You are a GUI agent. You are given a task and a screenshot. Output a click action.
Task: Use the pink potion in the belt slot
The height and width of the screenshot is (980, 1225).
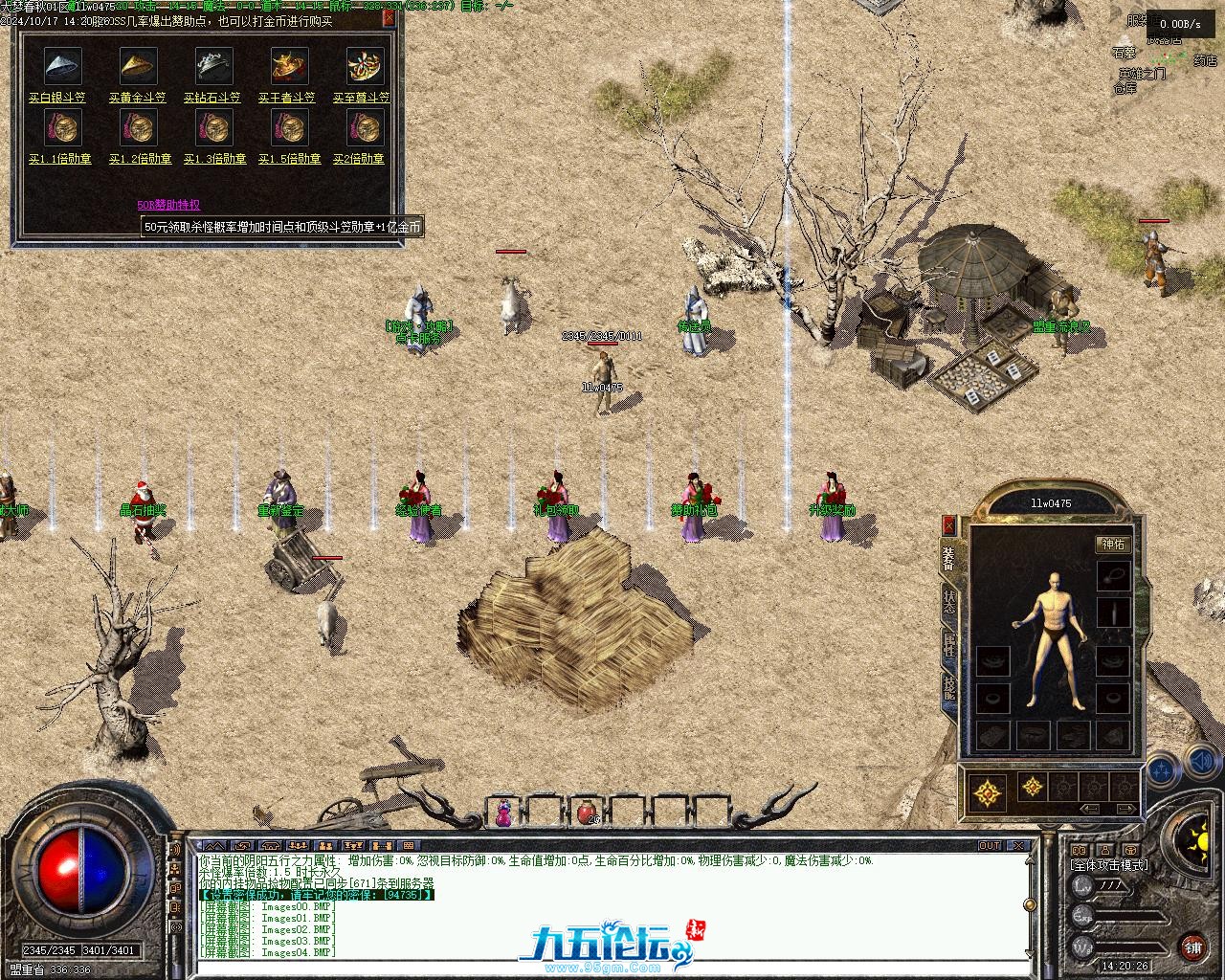click(502, 813)
